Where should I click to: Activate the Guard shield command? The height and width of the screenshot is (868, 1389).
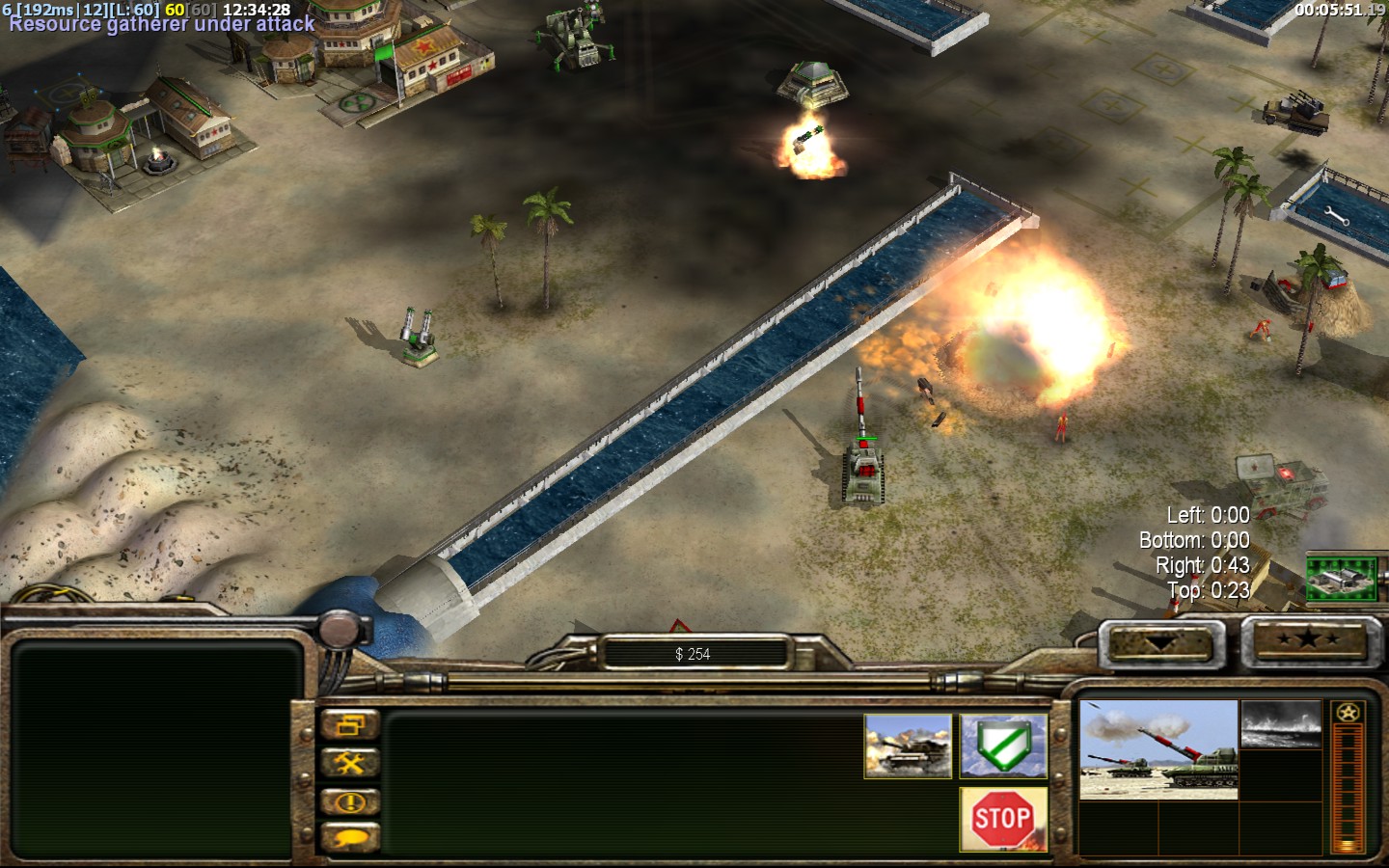click(1003, 746)
